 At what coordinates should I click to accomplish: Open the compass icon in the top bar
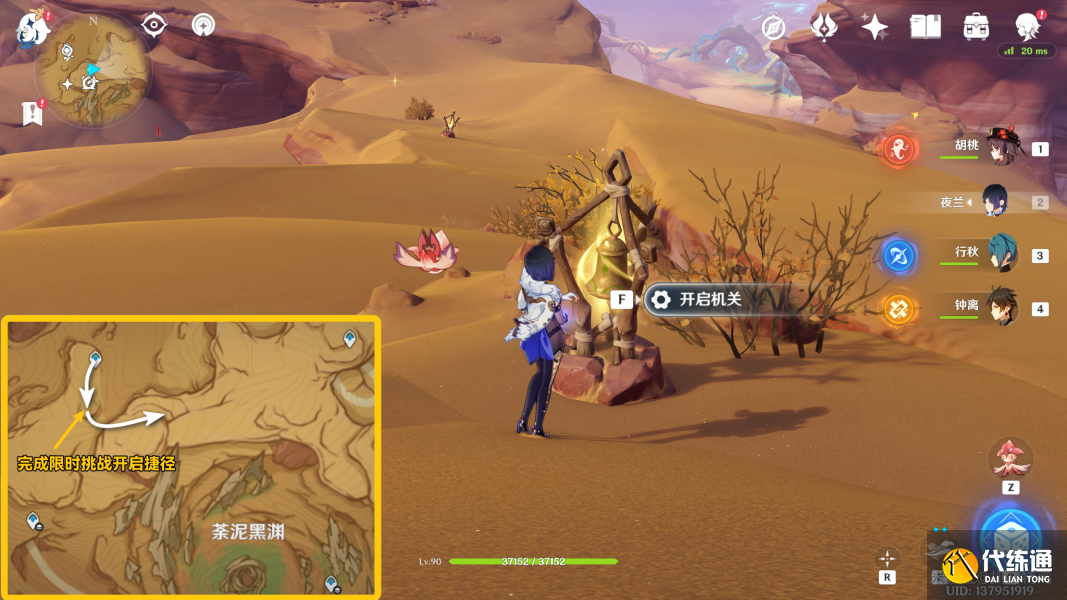coord(773,28)
